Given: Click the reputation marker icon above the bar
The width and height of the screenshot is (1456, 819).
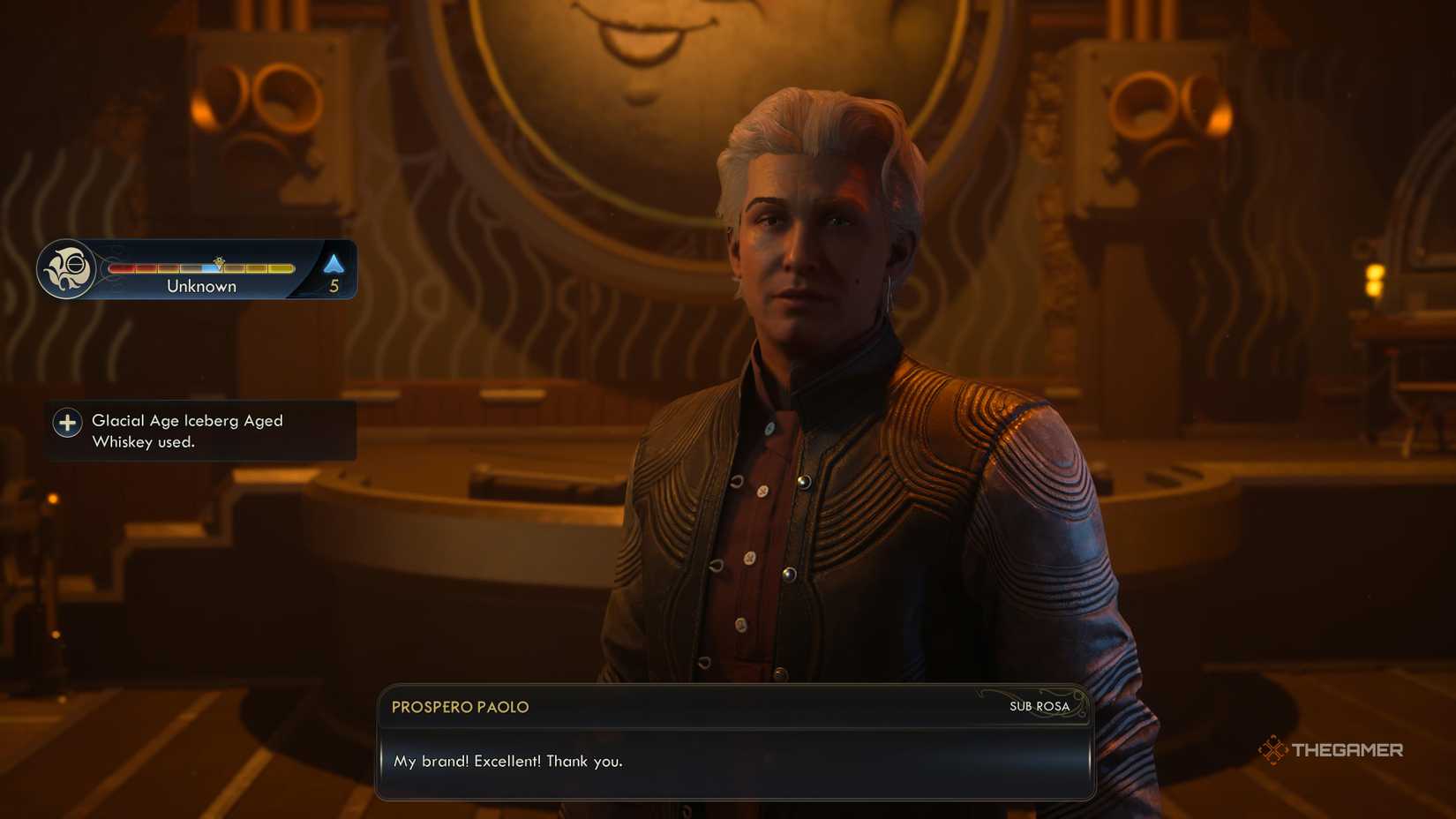Looking at the screenshot, I should point(220,261).
